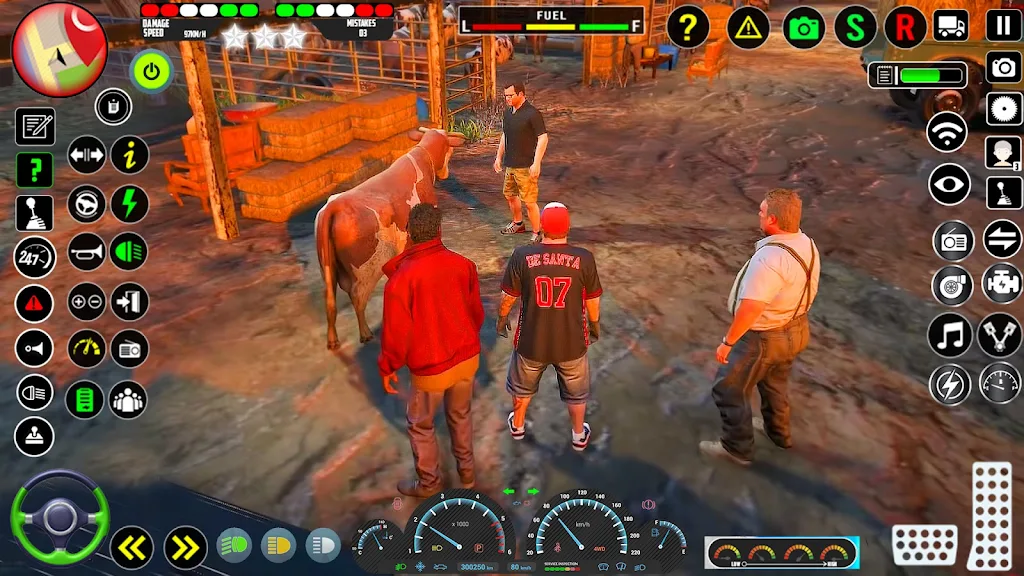The image size is (1024, 576).
Task: Activate the wifi signal icon
Action: coord(947,133)
